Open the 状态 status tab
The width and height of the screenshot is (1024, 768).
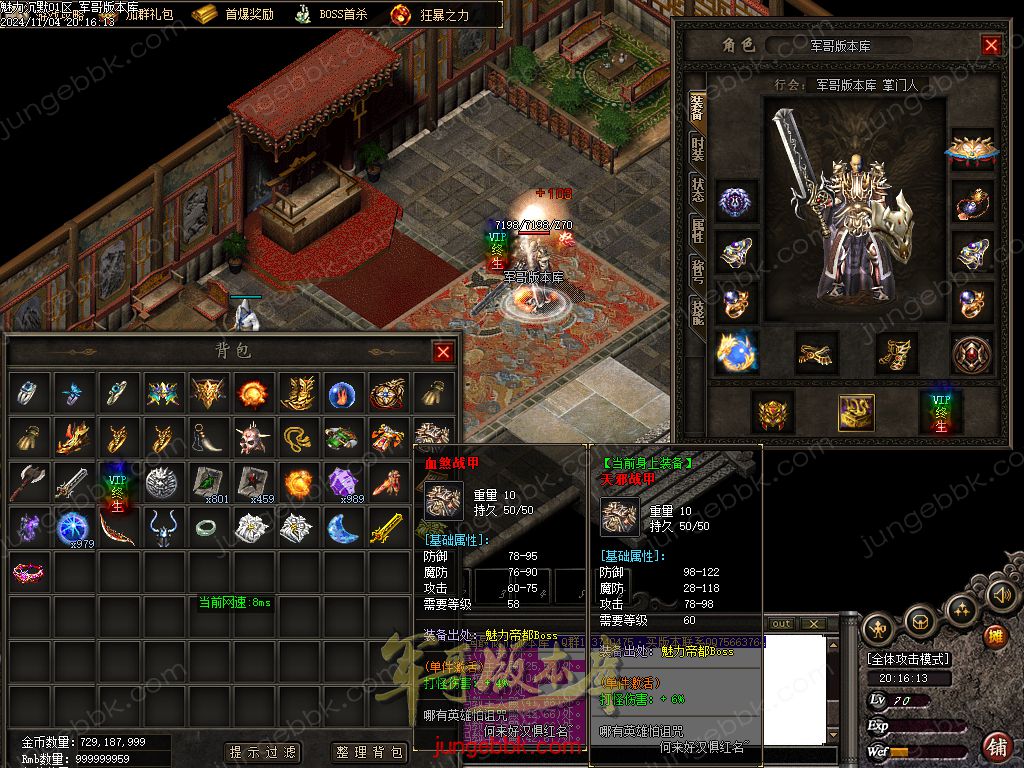(x=697, y=189)
